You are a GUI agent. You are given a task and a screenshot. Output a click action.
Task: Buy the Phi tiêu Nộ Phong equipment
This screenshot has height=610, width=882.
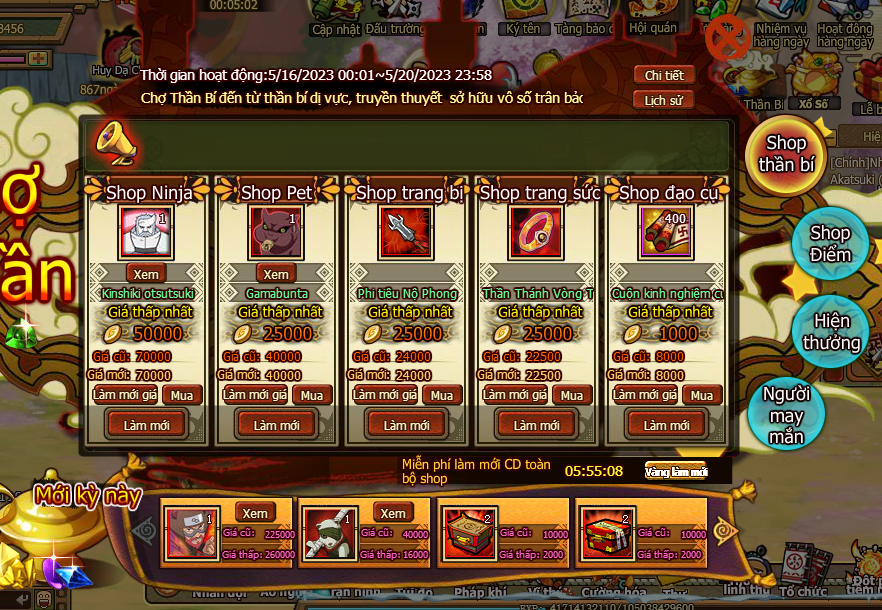tap(441, 395)
